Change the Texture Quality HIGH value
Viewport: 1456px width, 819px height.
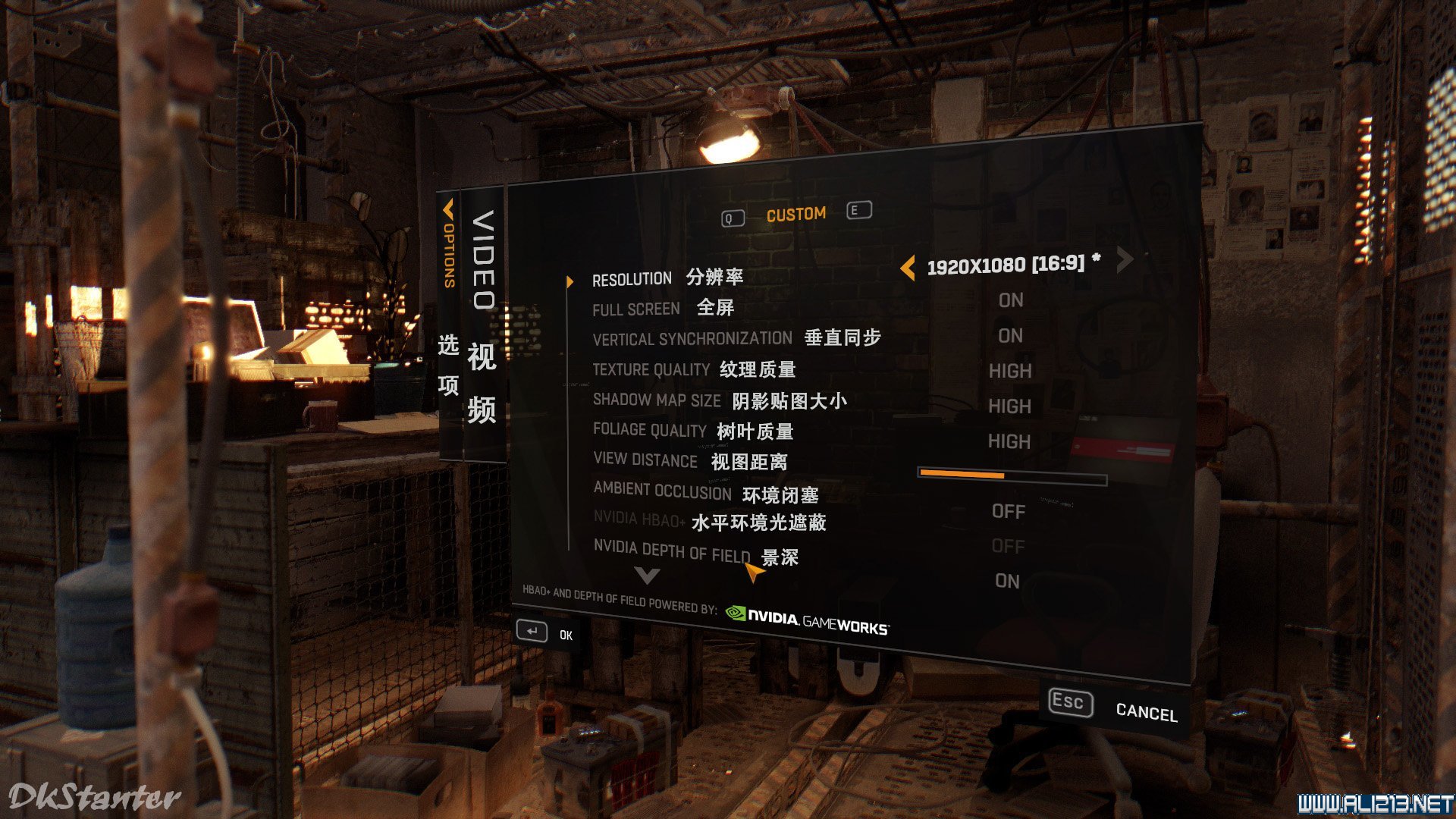[1010, 371]
